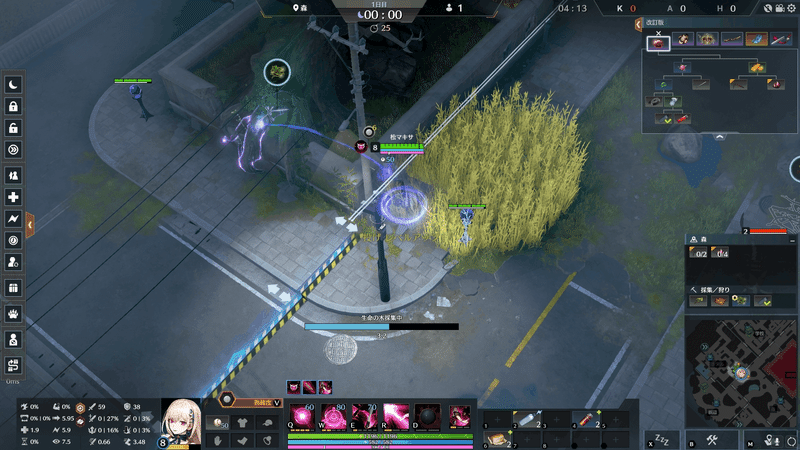Click the character portrait
800x450 pixels.
pos(184,420)
